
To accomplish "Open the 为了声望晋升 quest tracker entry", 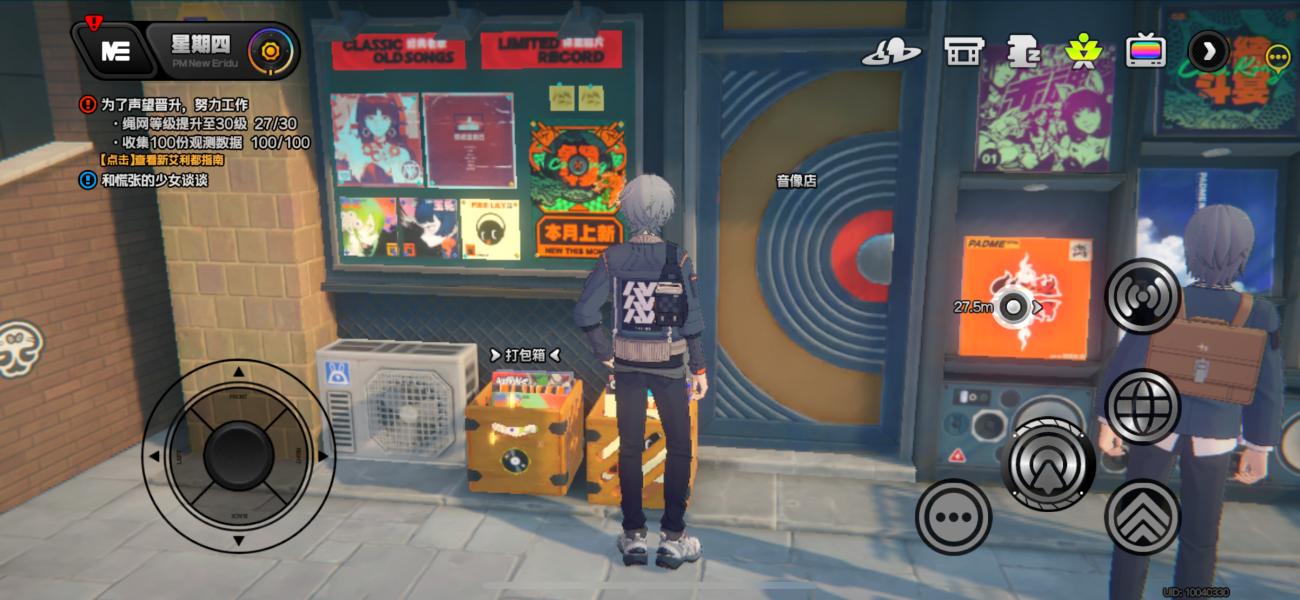I will 175,104.
